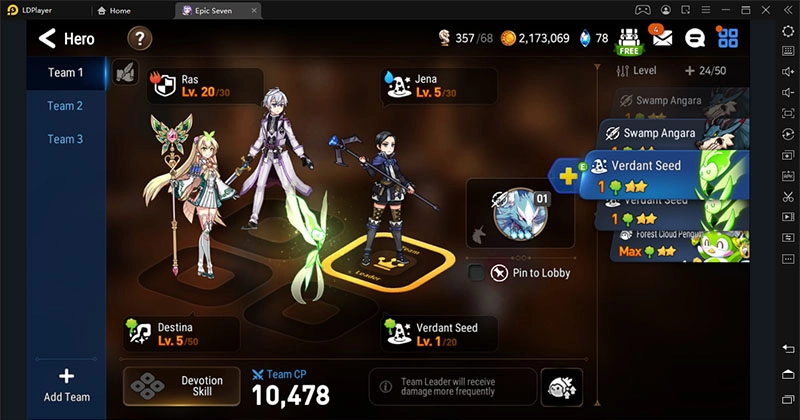
Task: Open the Level sort filter
Action: 638,71
